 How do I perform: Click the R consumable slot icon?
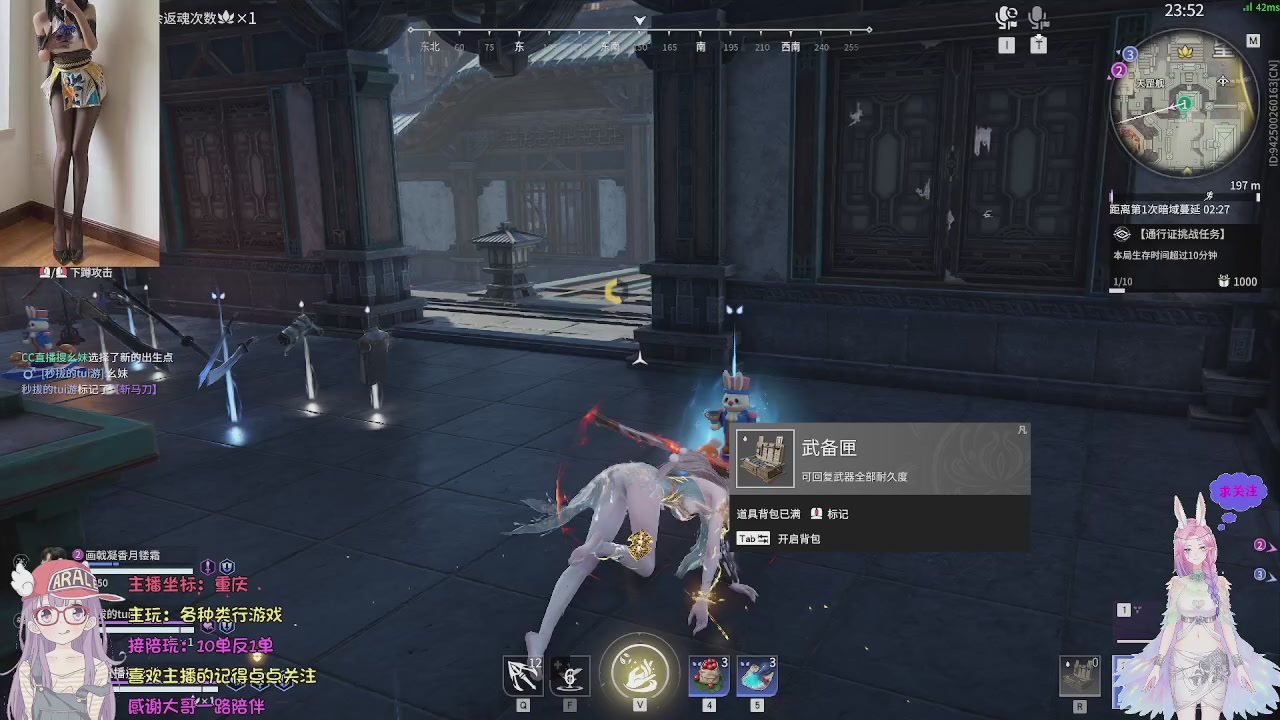pos(1079,674)
